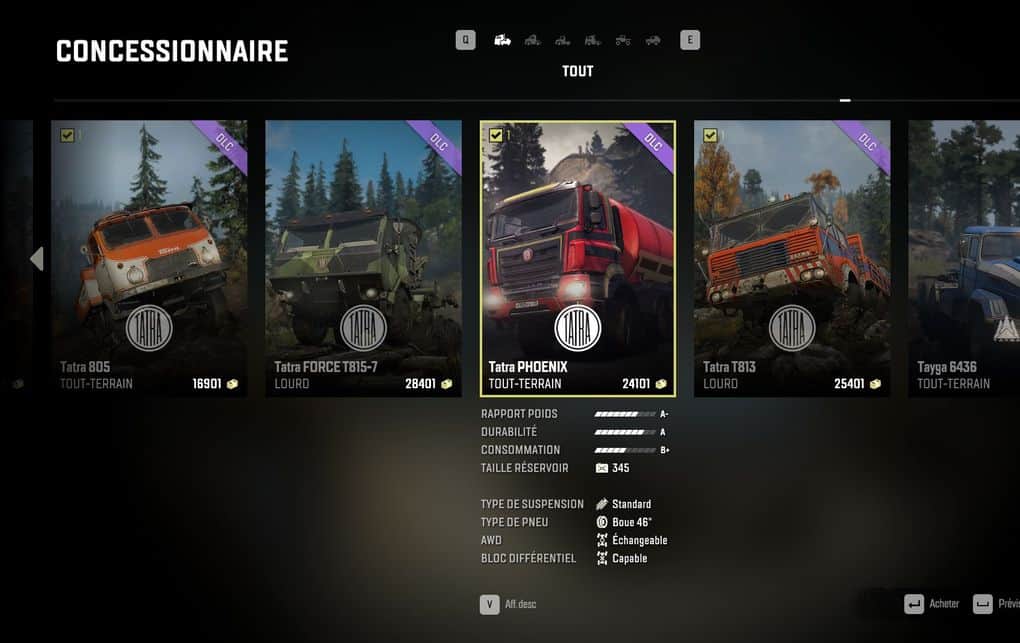Select the Tatra PHOENIX truck card
This screenshot has height=643, width=1020.
click(x=578, y=258)
